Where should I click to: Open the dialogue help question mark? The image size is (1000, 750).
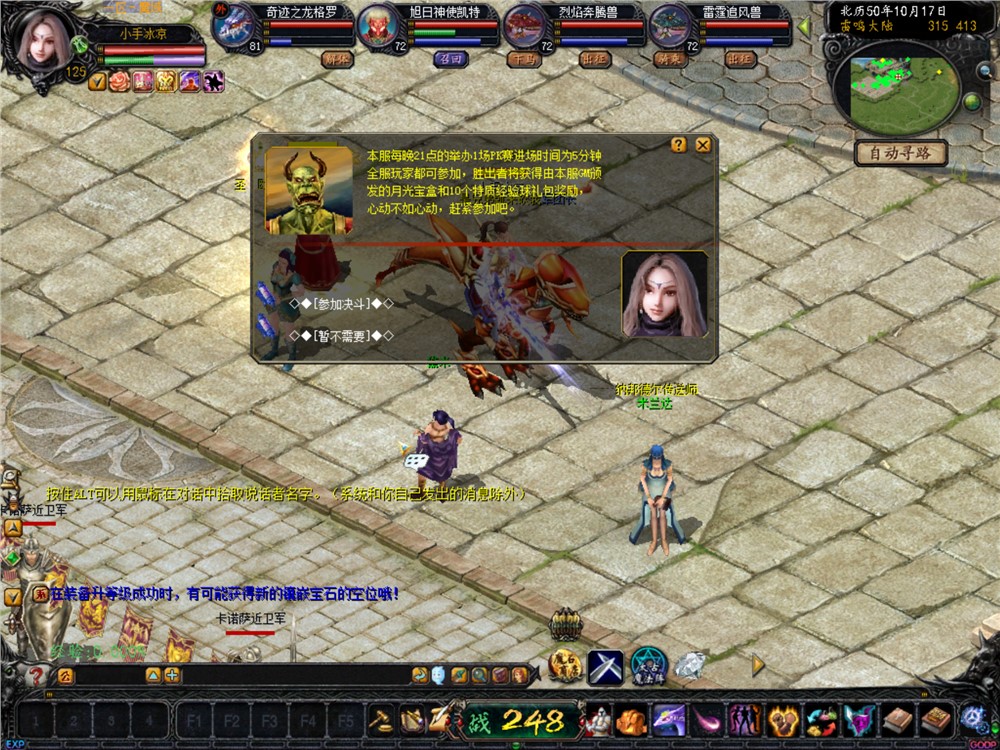679,145
